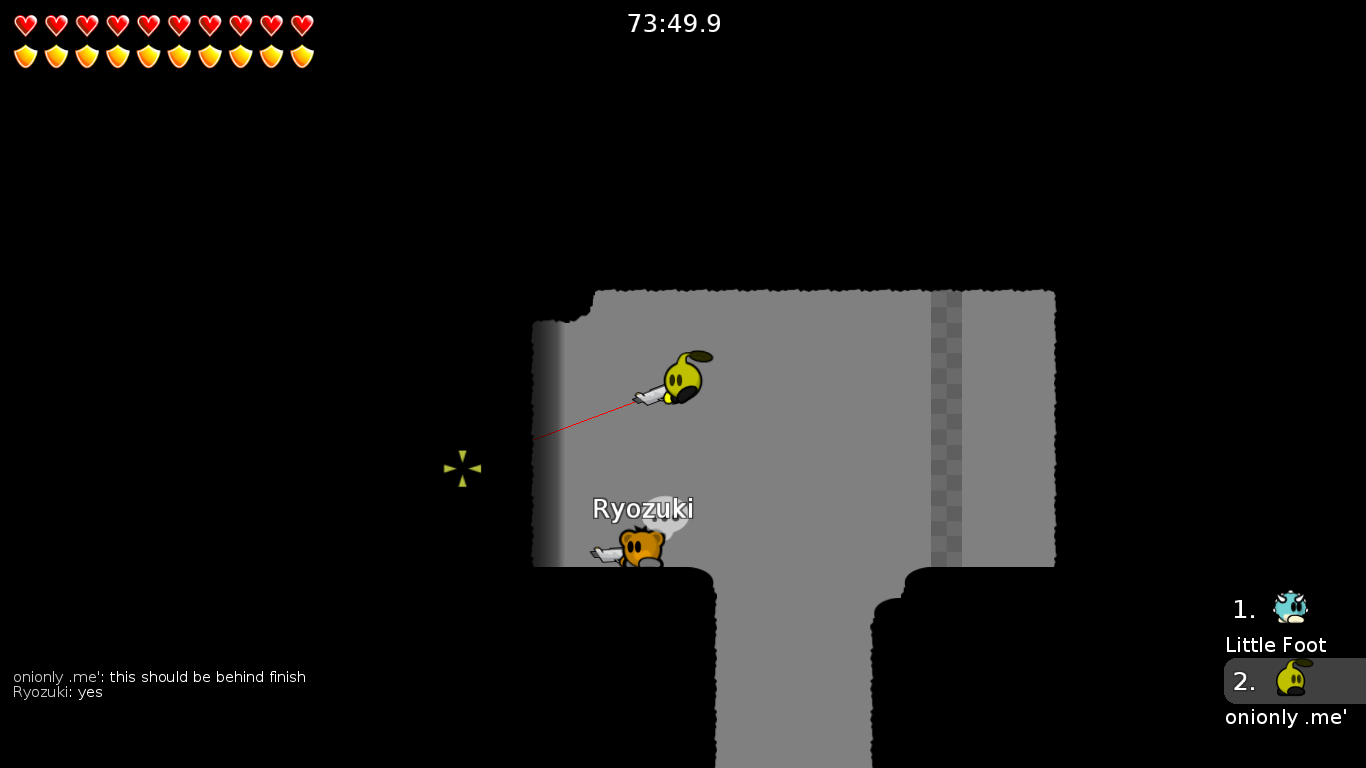1366x768 pixels.
Task: Click the race timer showing 73:49.9
Action: [674, 23]
